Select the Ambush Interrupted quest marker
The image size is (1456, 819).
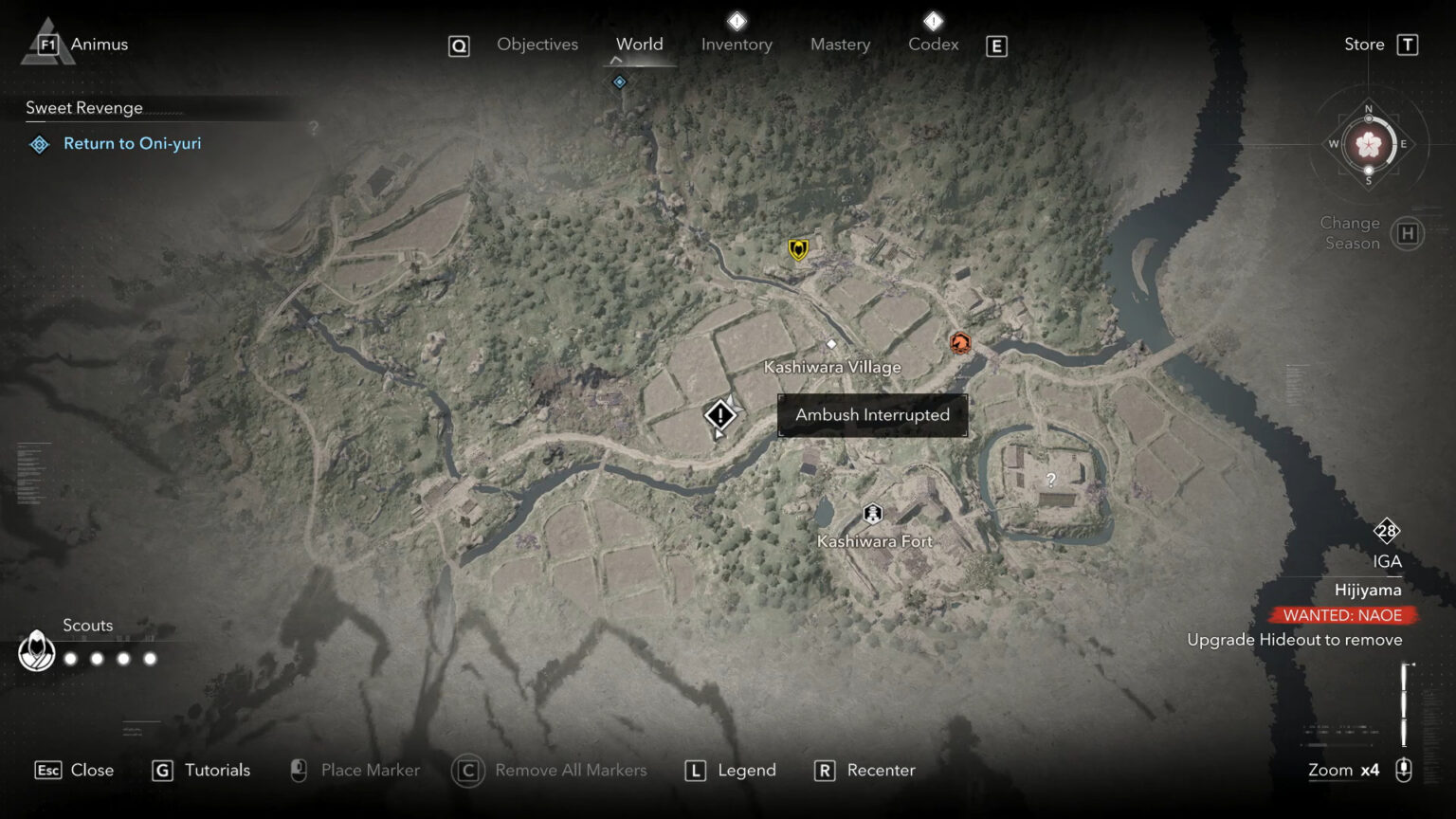[720, 415]
